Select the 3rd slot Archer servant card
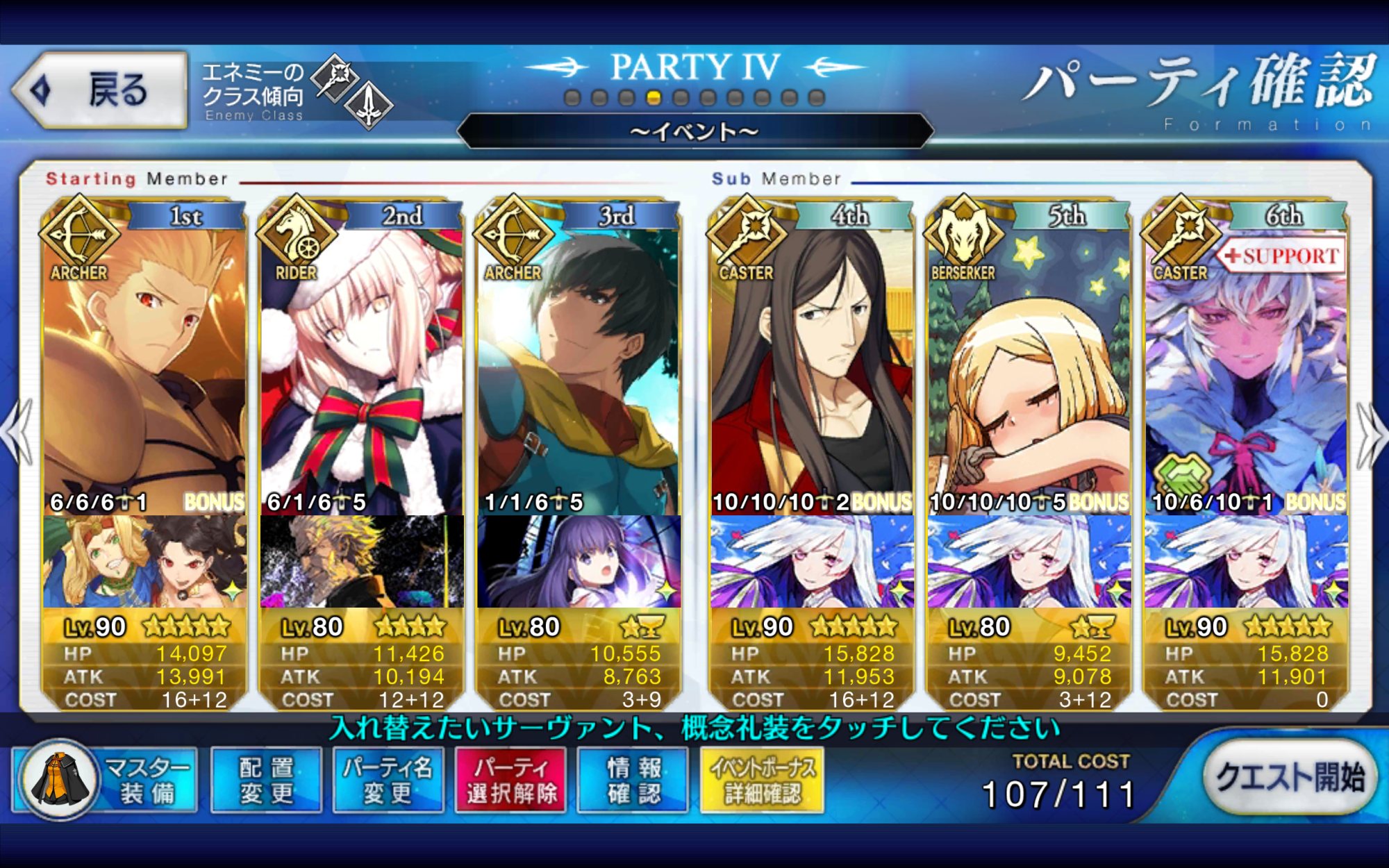This screenshot has height=868, width=1389. (x=578, y=368)
